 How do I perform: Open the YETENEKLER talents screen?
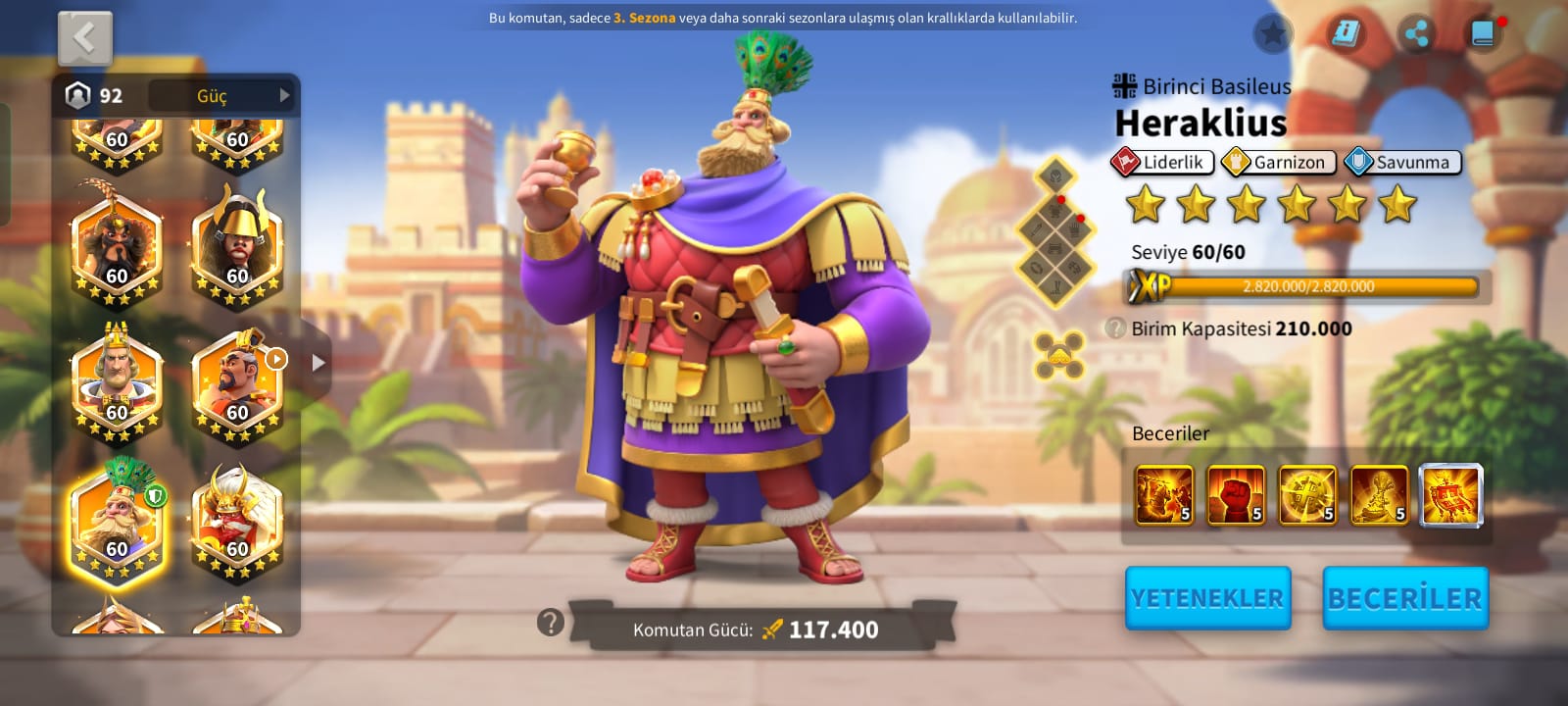1207,598
